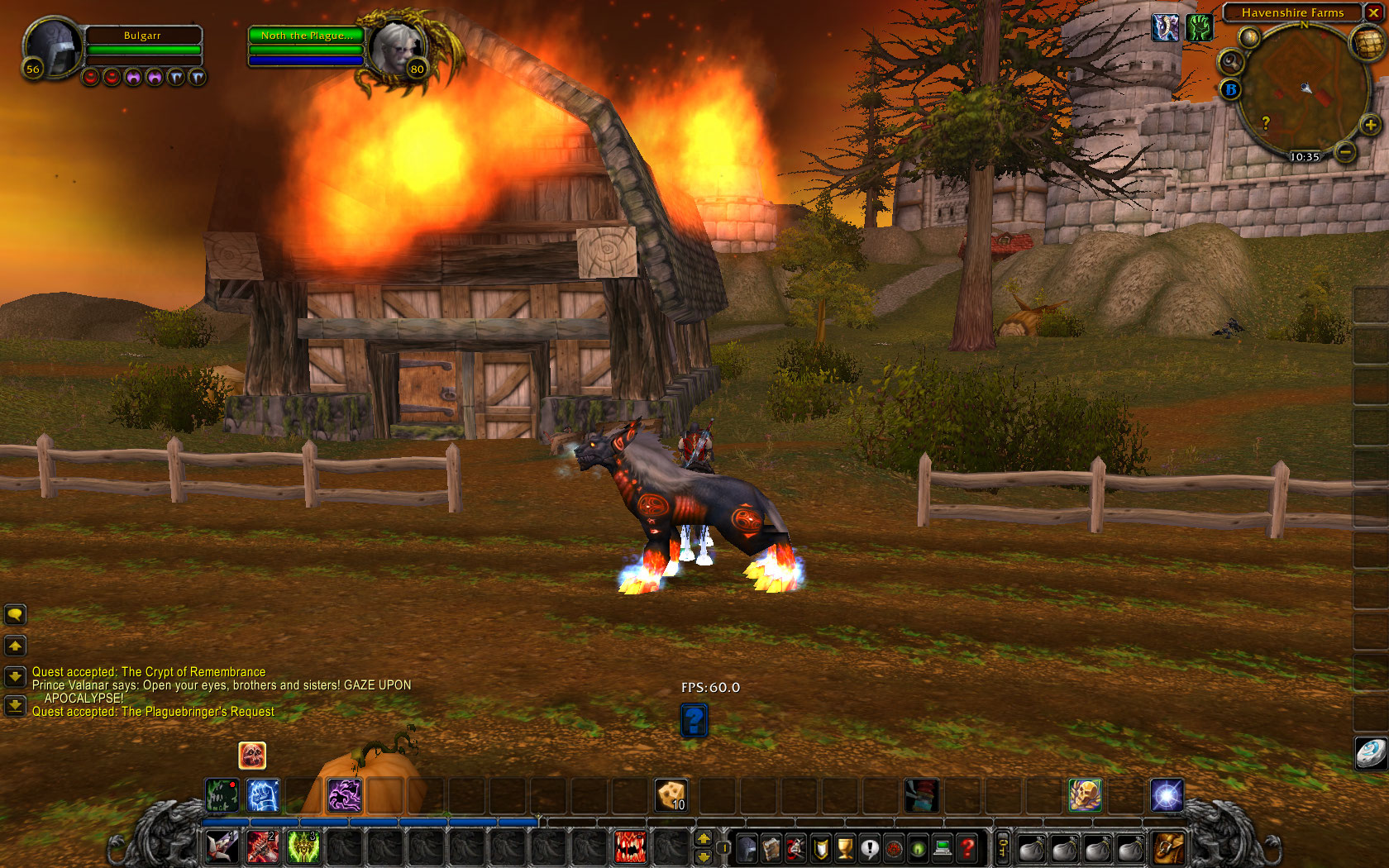
Task: Zoom in the minimap
Action: [x=1370, y=125]
